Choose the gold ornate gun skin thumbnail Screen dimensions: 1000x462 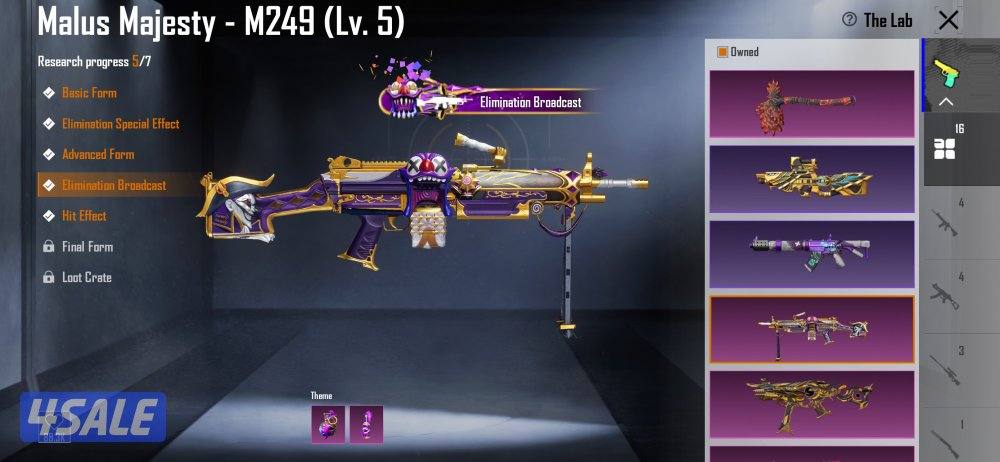point(811,402)
